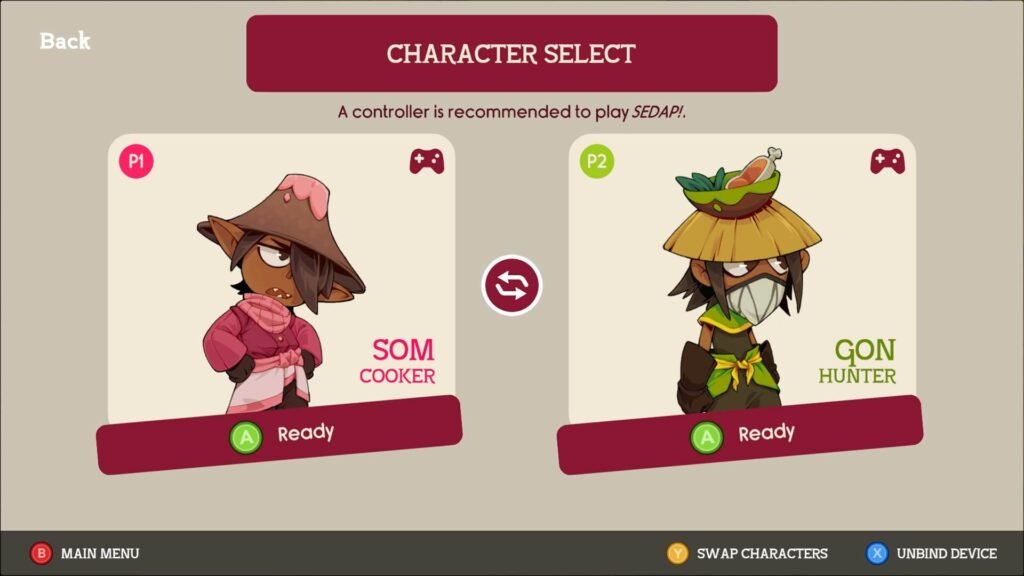Screen dimensions: 1024x576
Task: Go back using the Back button
Action: (x=65, y=41)
